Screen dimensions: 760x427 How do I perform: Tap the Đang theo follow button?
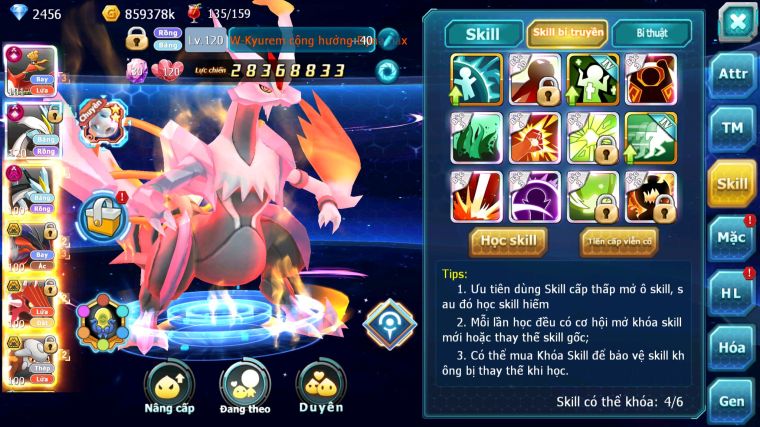pos(244,385)
